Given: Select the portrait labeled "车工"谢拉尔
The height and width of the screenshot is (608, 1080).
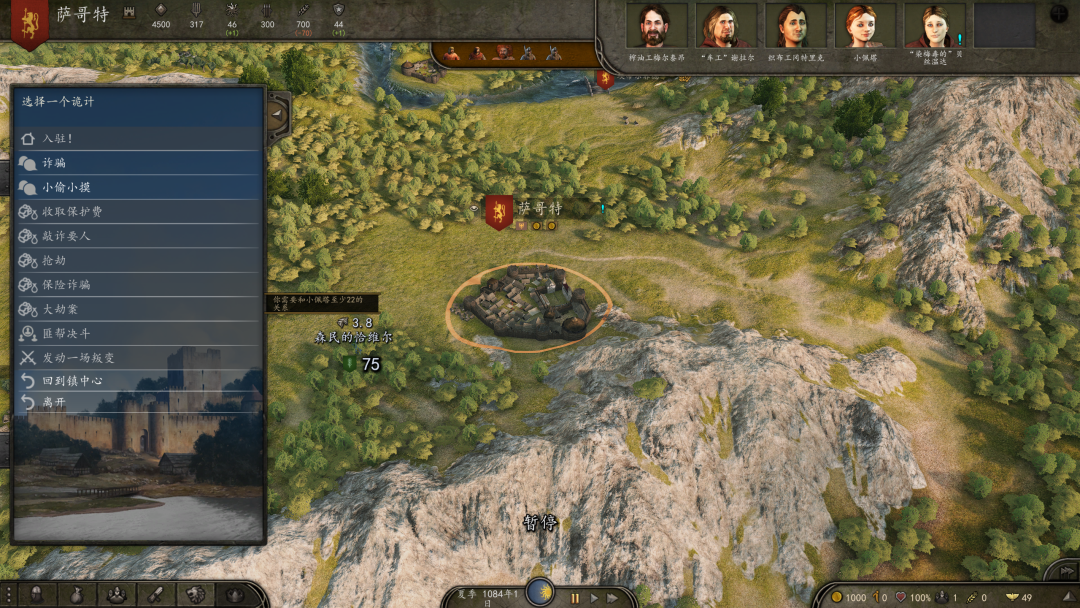Looking at the screenshot, I should 727,27.
